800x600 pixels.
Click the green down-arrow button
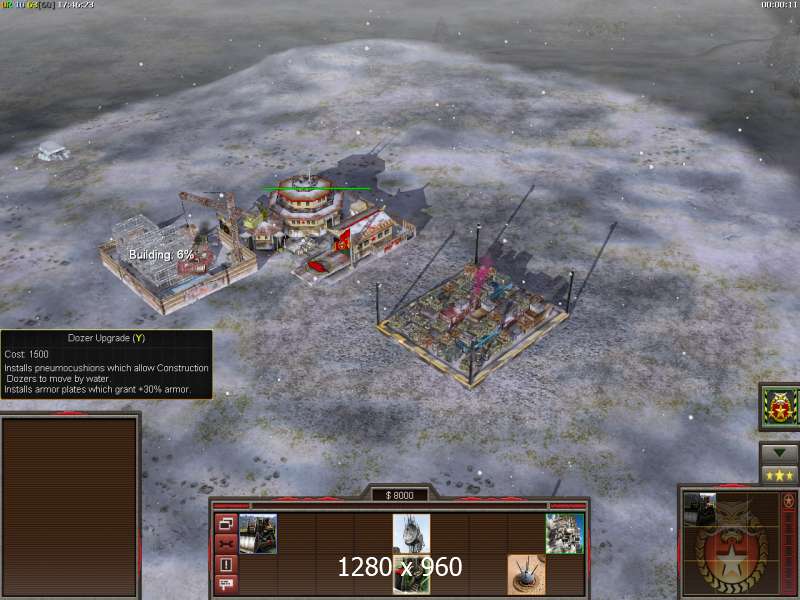click(x=778, y=453)
